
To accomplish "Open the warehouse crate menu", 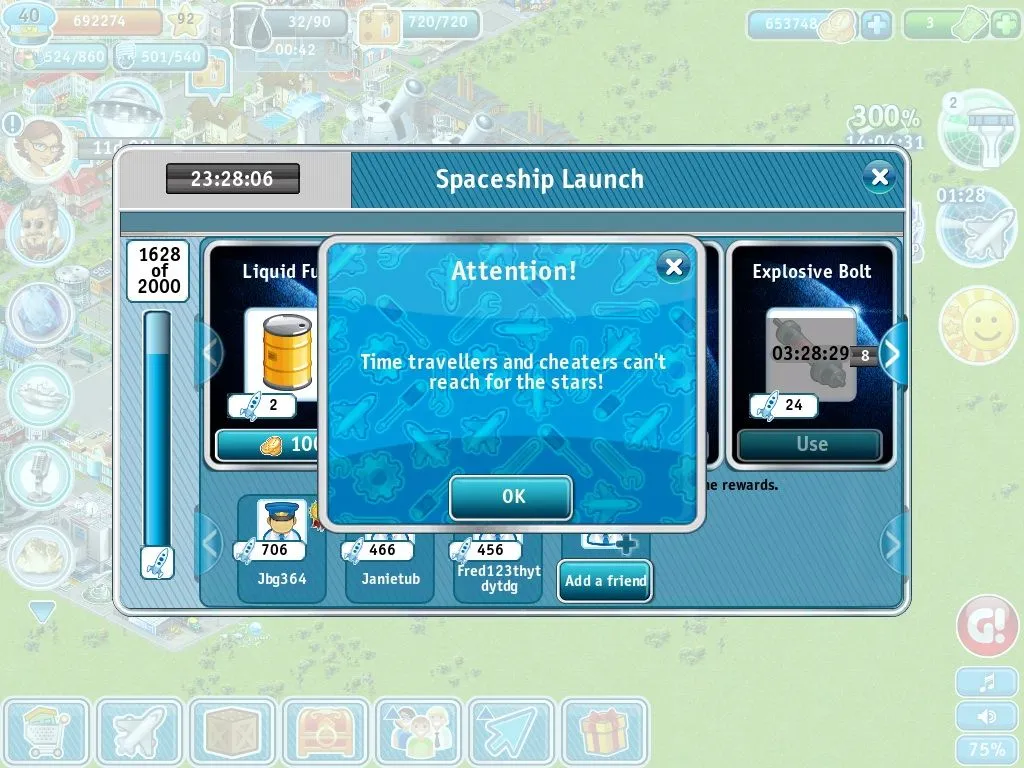I will coord(232,733).
